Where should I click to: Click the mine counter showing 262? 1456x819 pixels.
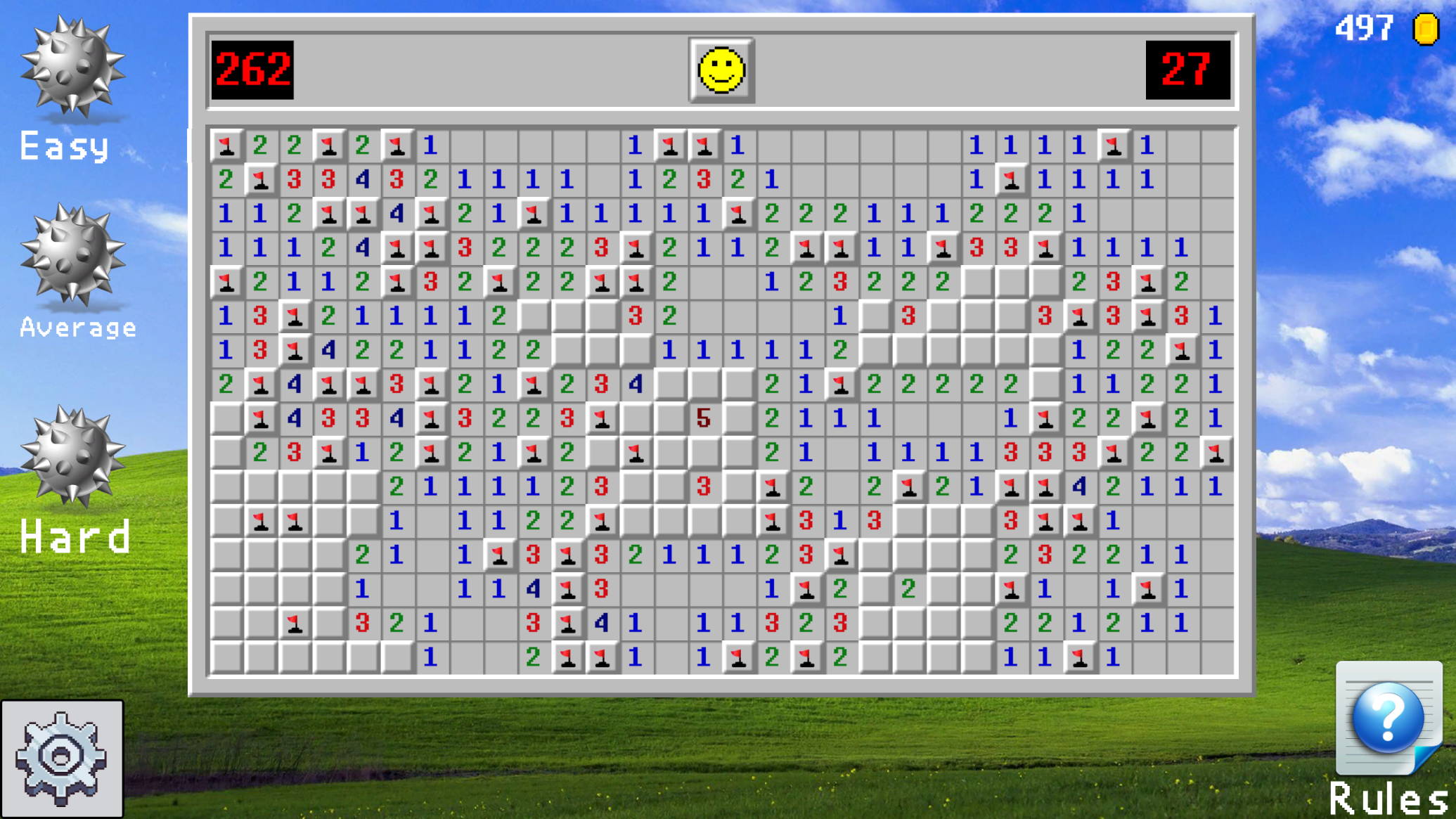(253, 70)
